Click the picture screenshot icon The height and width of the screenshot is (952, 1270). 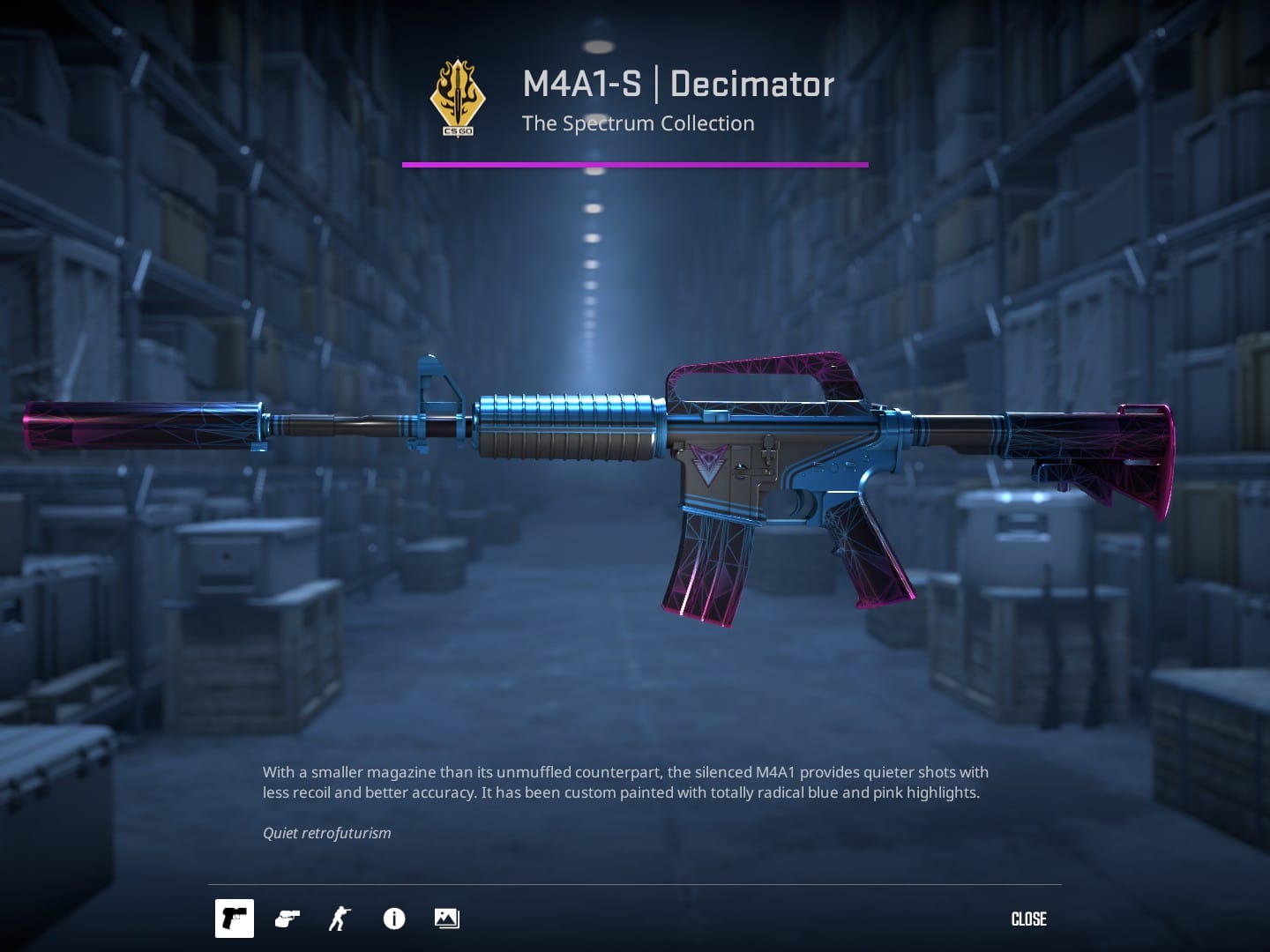point(447,919)
